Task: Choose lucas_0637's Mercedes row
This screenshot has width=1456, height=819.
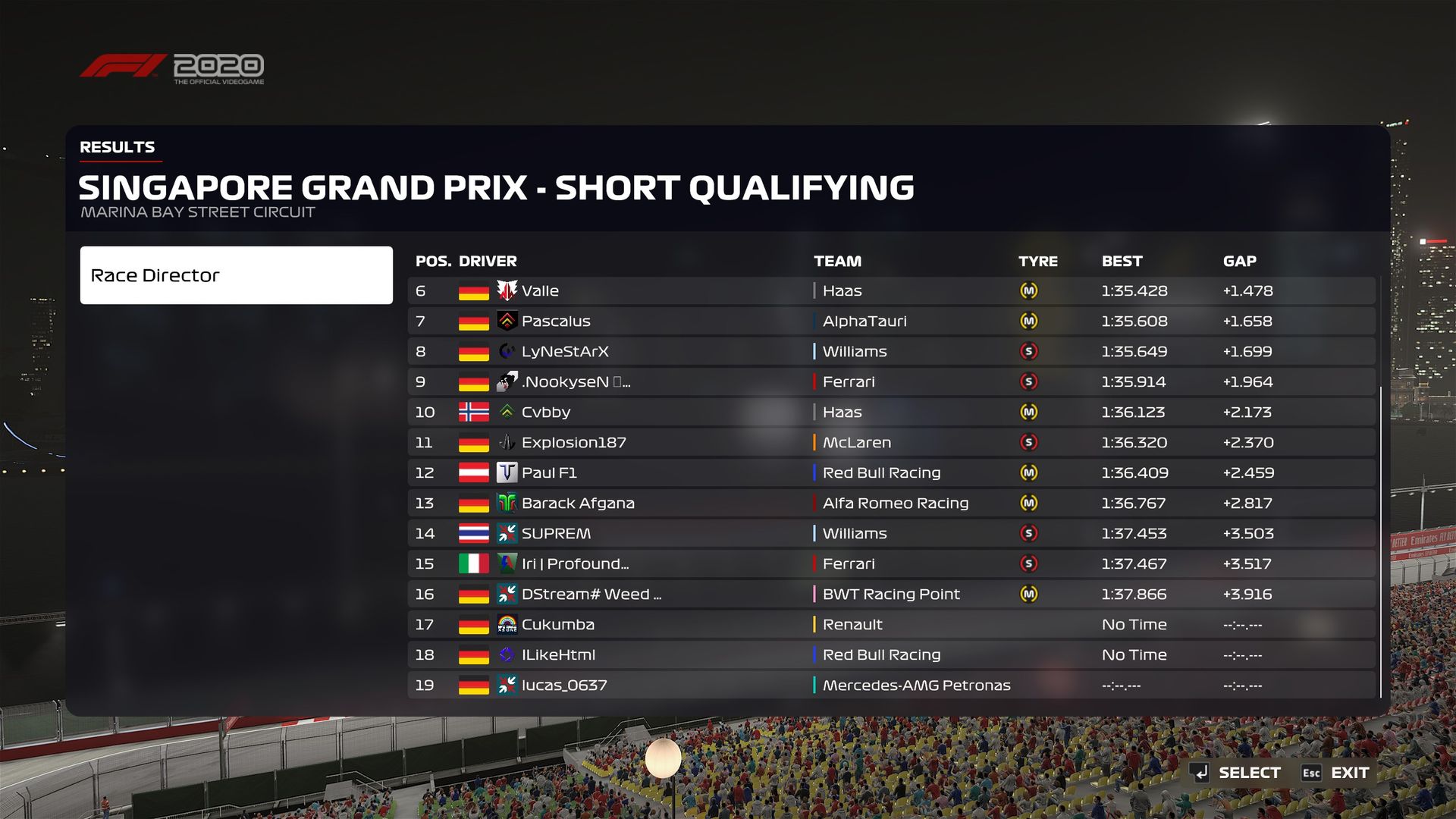Action: click(890, 686)
